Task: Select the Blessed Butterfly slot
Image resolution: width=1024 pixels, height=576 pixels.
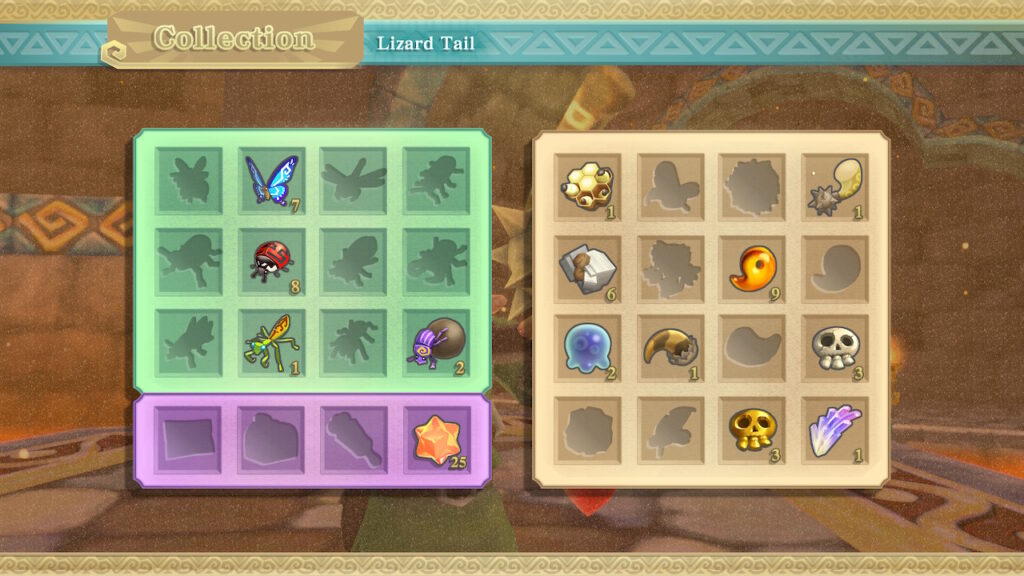Action: (x=272, y=181)
